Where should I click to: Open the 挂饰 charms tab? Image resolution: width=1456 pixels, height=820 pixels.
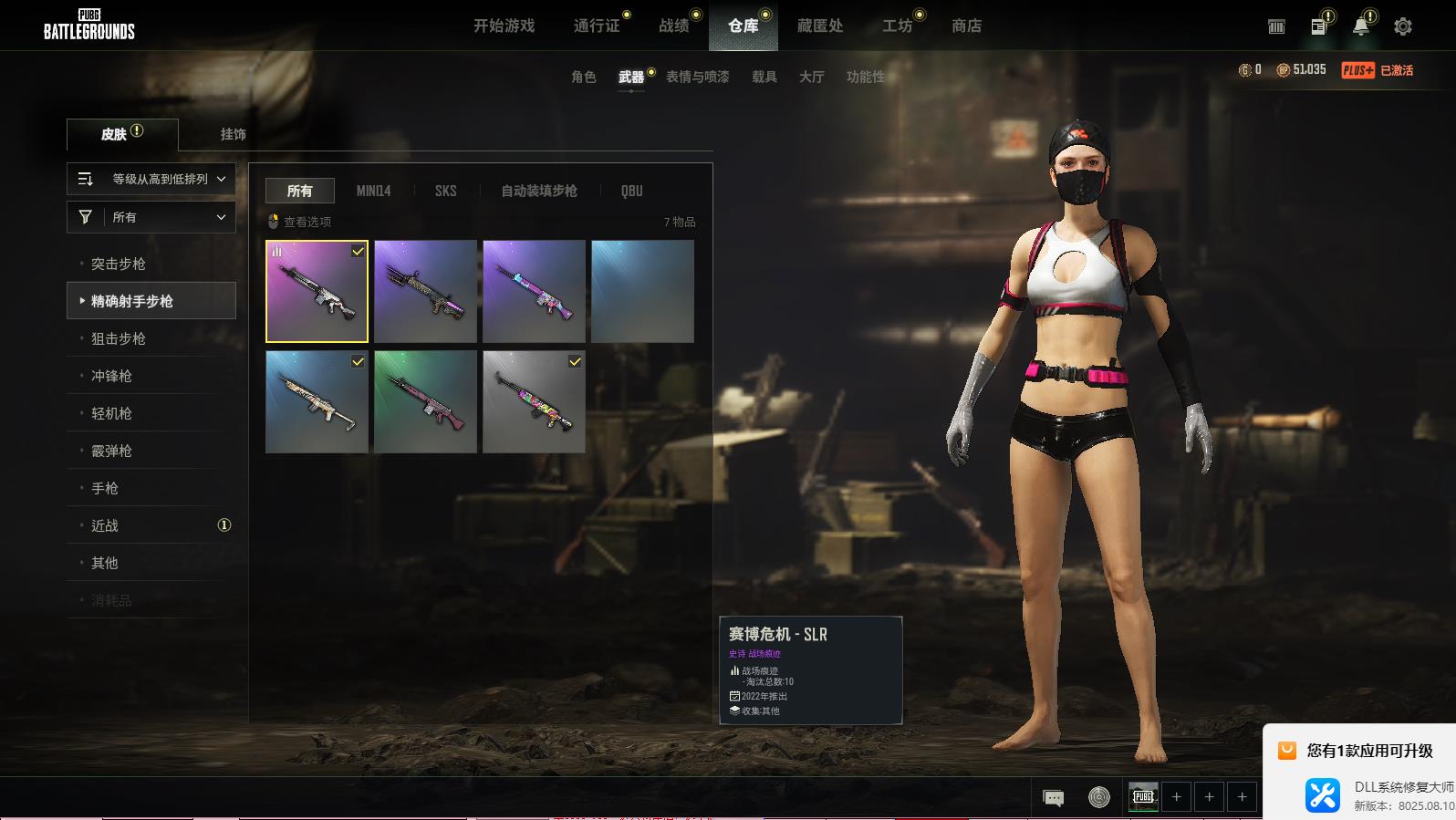tap(233, 134)
